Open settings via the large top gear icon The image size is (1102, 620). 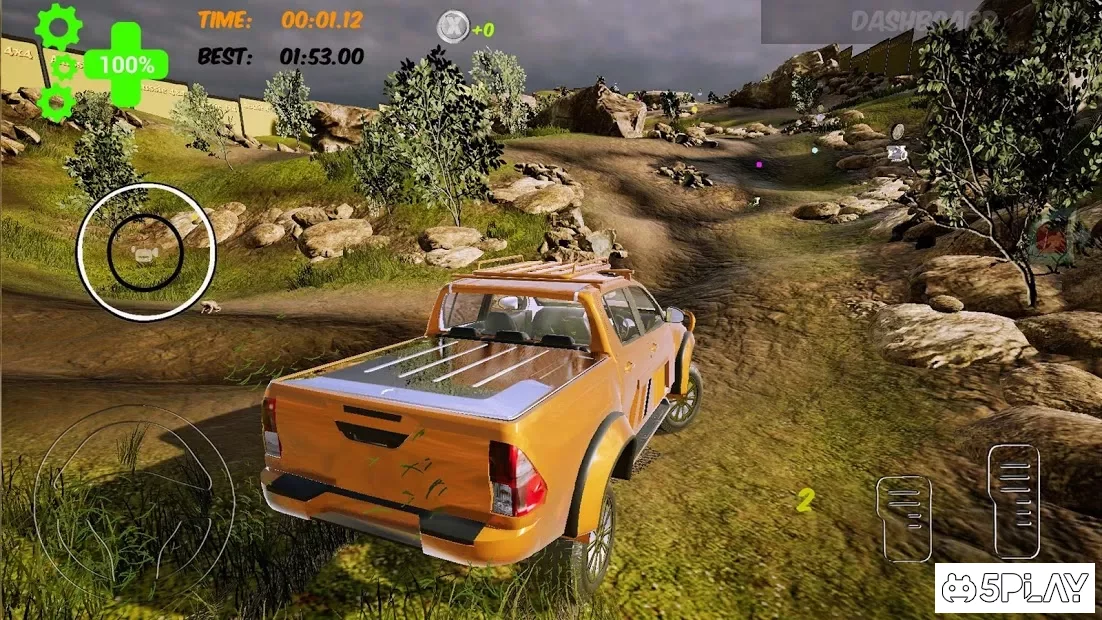coord(57,24)
